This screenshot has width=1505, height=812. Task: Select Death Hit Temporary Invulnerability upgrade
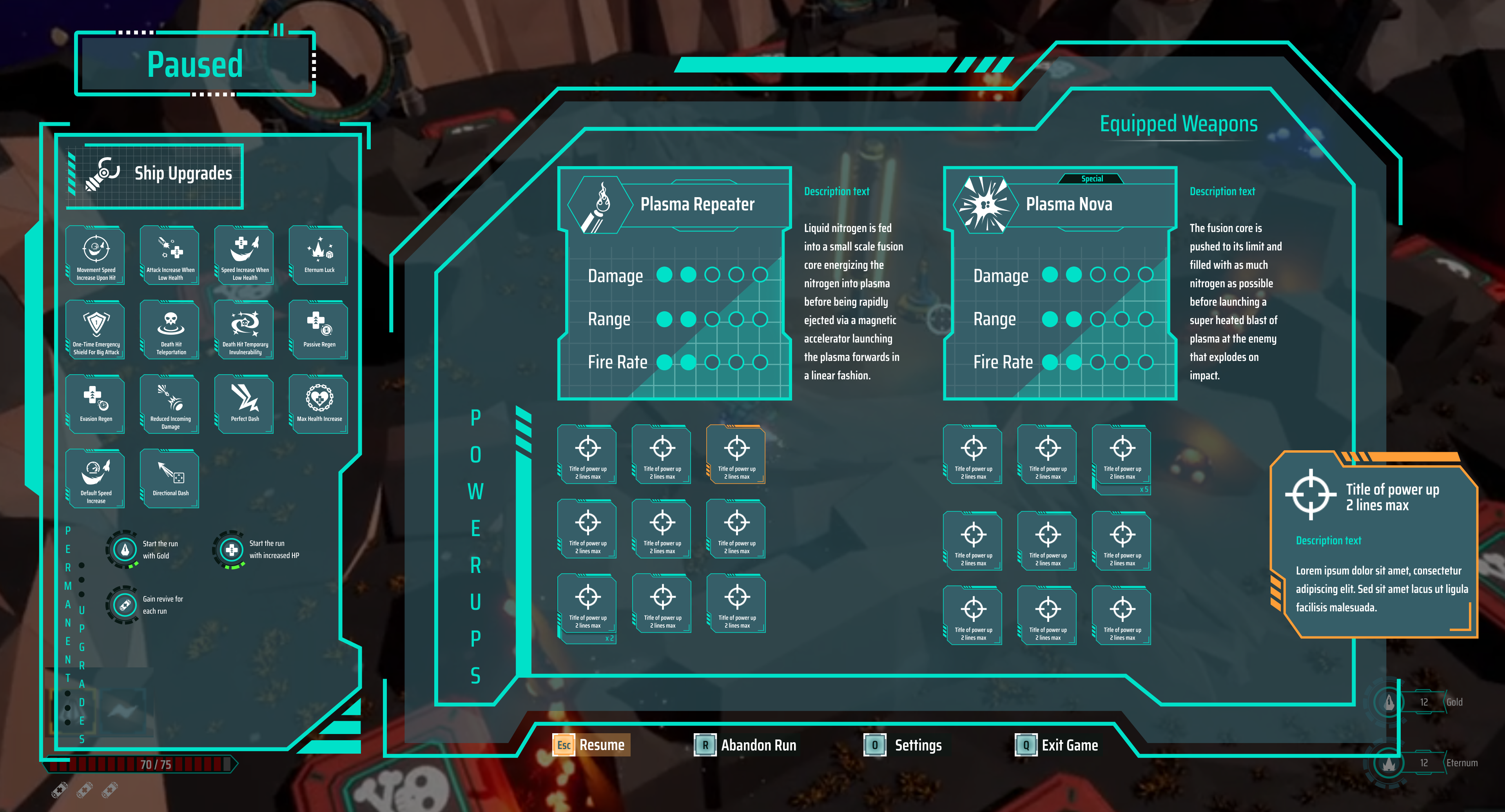coord(245,330)
